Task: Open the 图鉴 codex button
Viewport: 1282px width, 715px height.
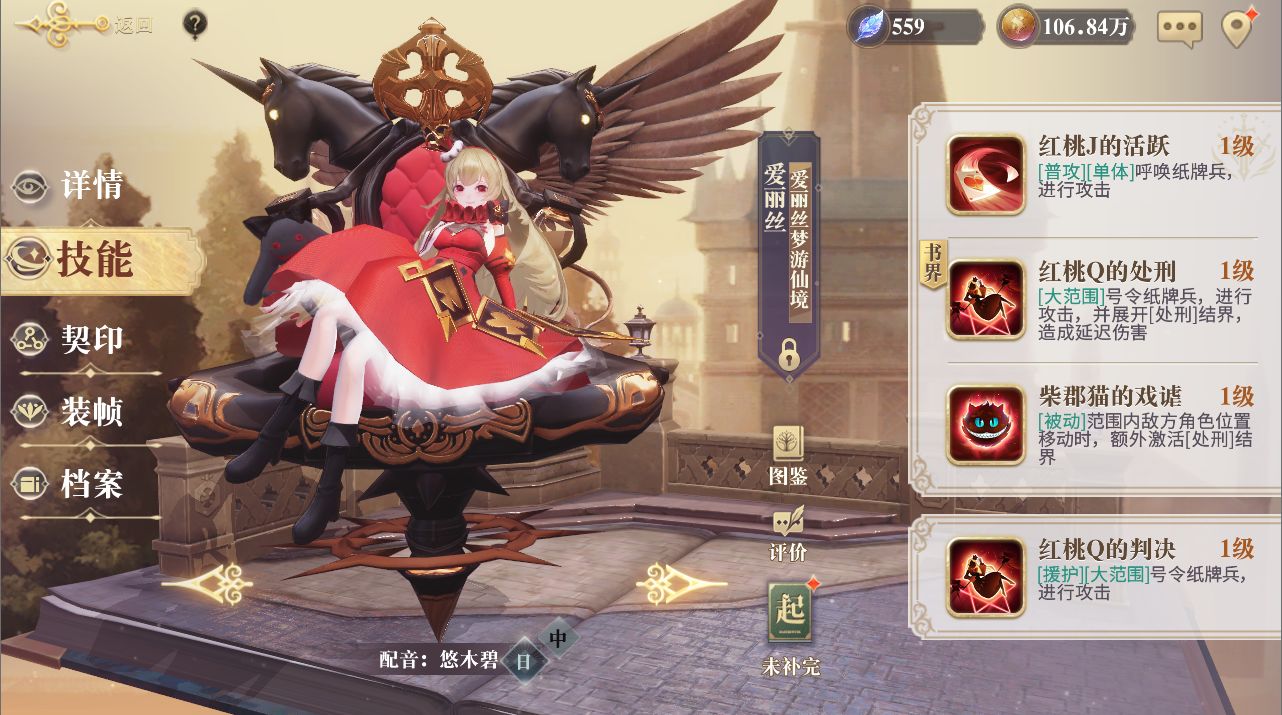Action: pos(788,456)
